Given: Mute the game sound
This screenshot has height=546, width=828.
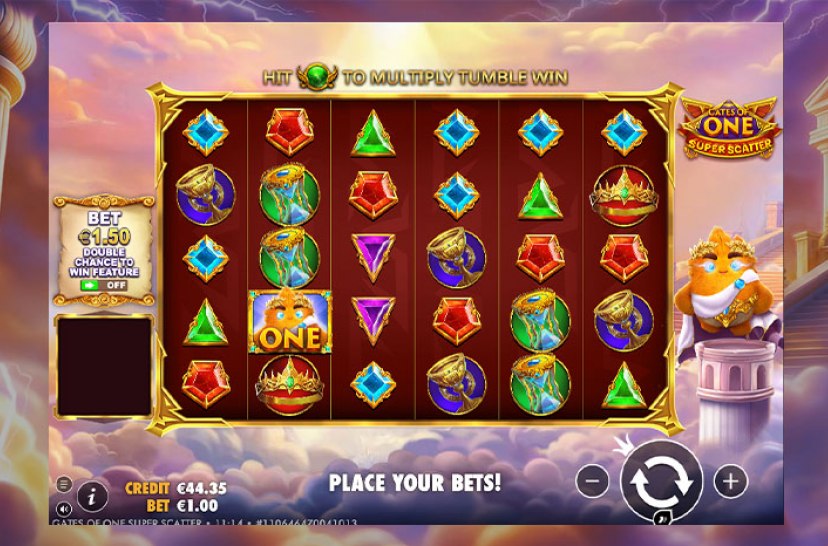Looking at the screenshot, I should click(x=64, y=509).
